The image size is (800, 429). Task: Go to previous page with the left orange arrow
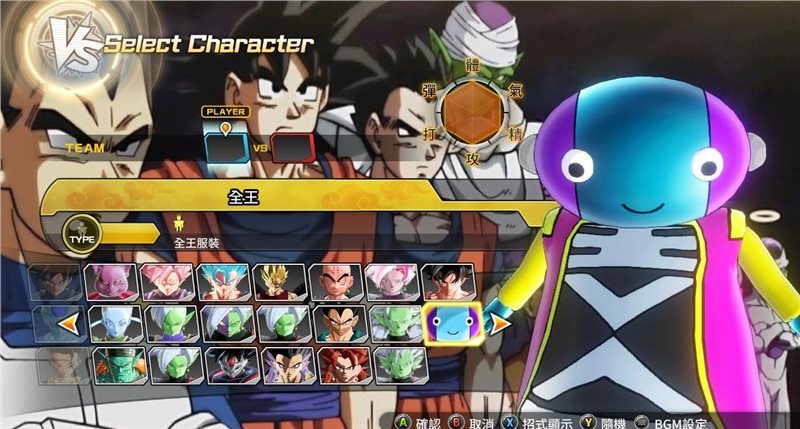point(68,323)
